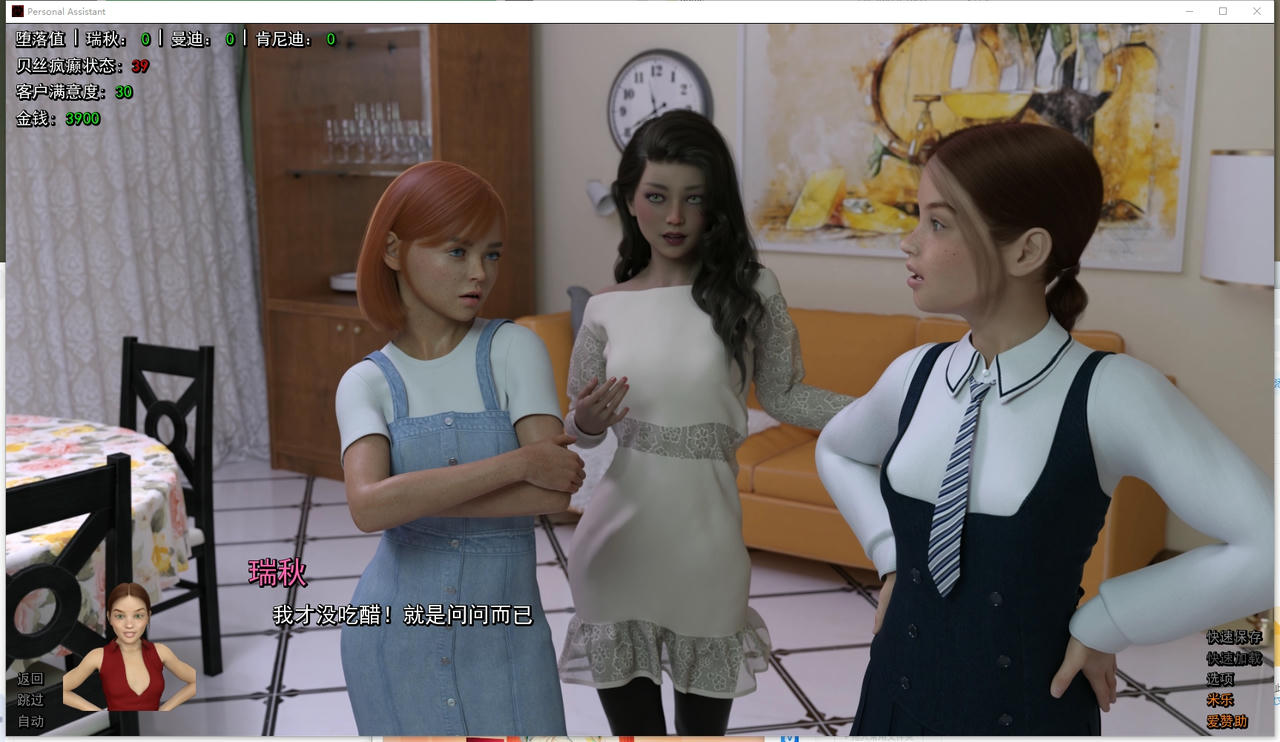Click the 曼迪 0 counter
The height and width of the screenshot is (742, 1280).
(232, 40)
